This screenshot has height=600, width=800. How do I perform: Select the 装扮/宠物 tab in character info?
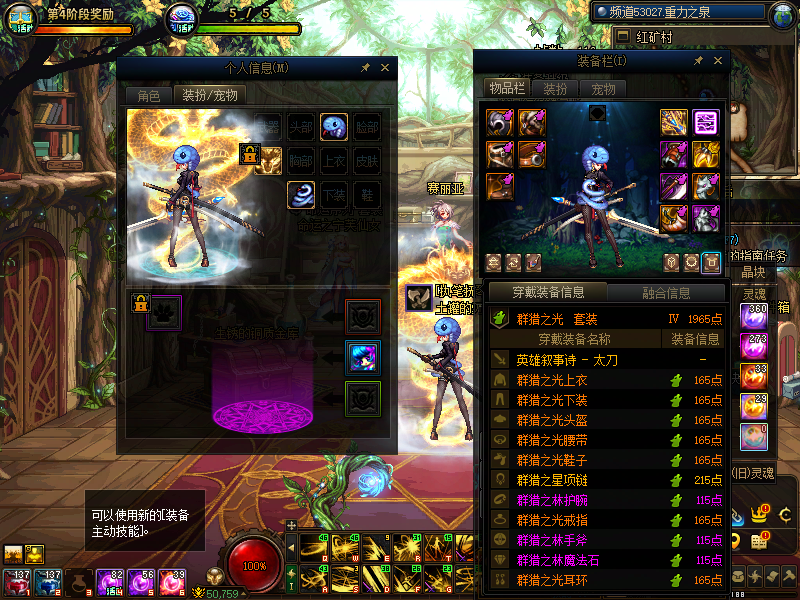(209, 96)
